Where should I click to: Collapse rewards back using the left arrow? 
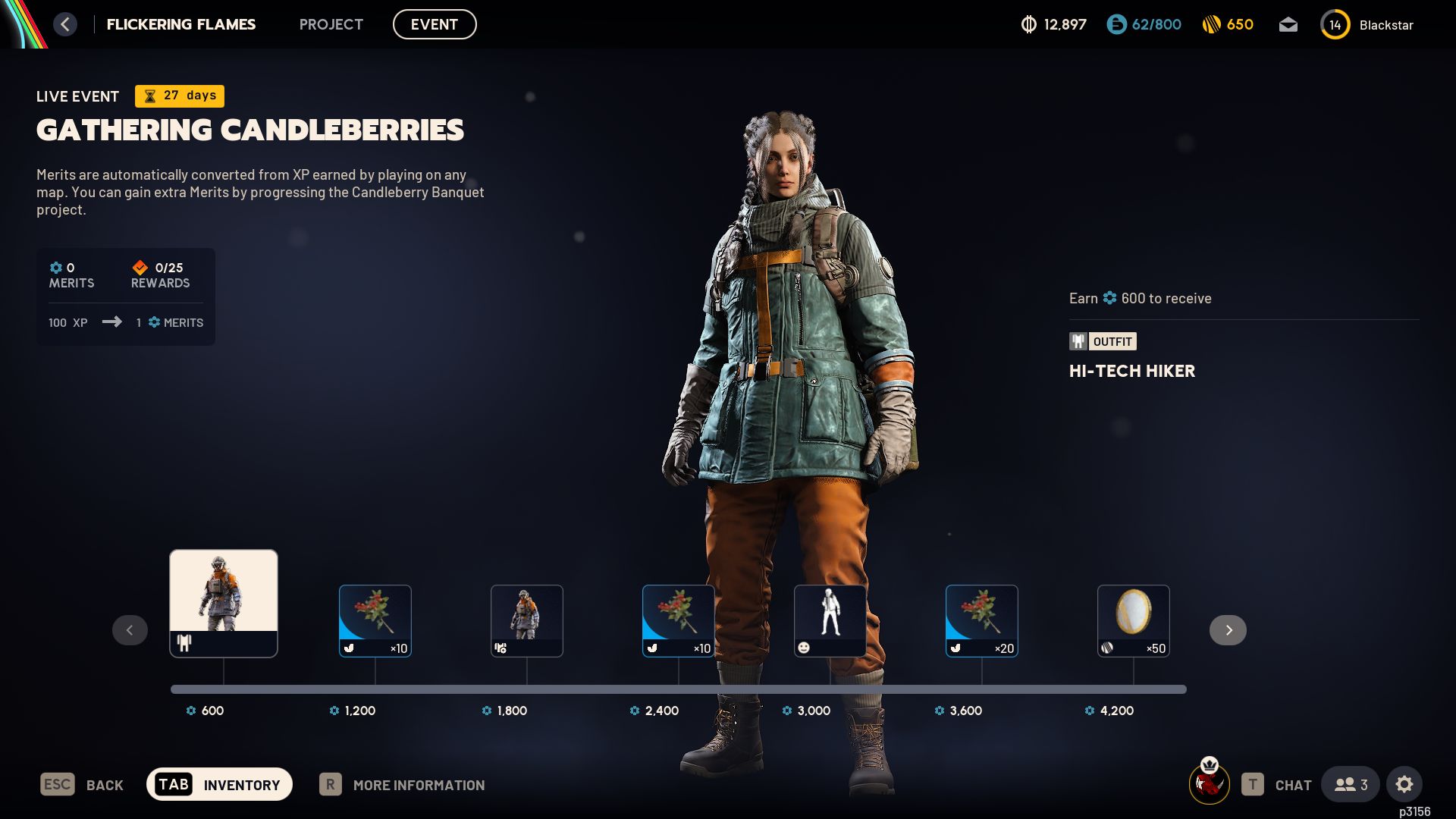click(130, 629)
